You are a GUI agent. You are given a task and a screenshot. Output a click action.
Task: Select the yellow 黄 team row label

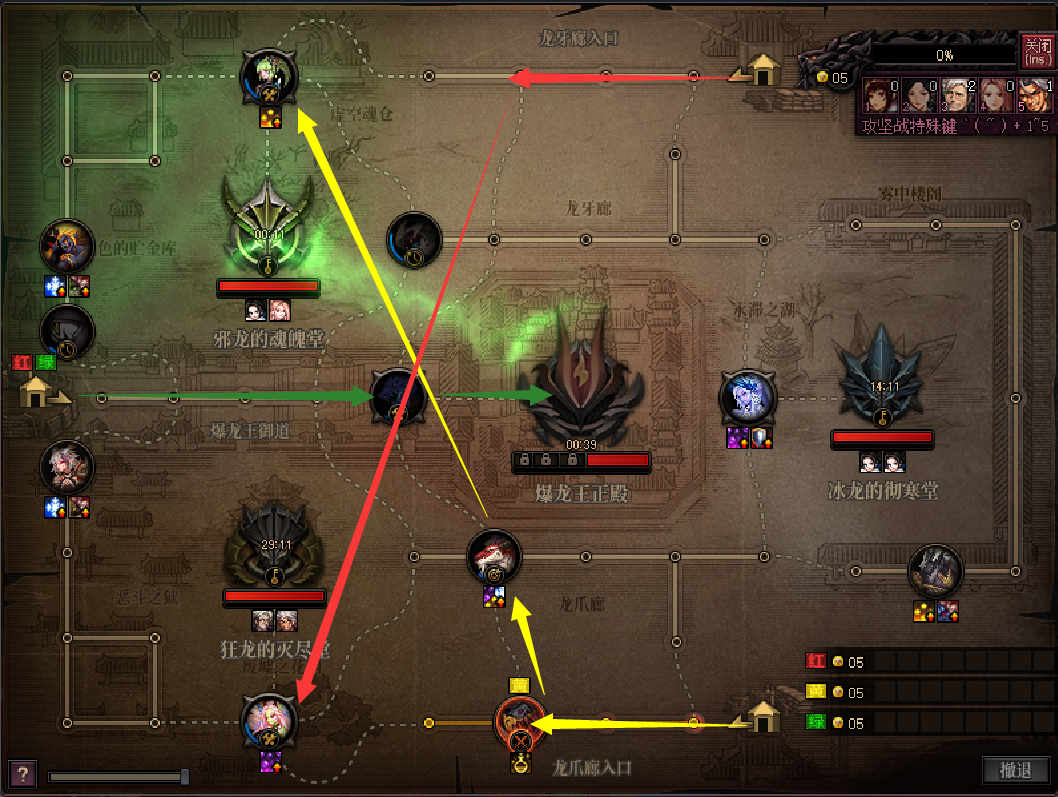[816, 692]
